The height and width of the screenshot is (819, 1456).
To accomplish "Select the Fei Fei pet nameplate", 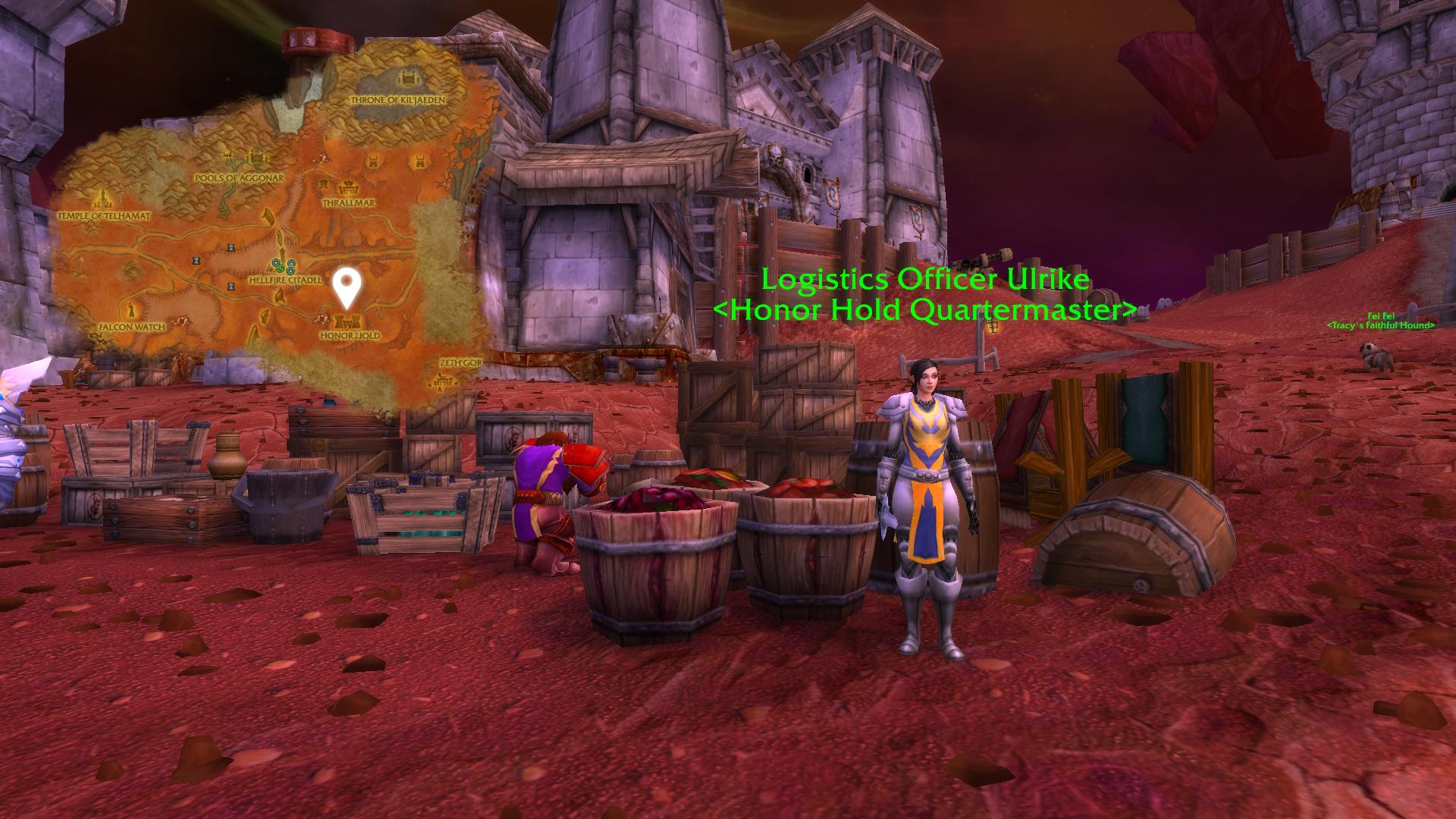I will (x=1380, y=316).
